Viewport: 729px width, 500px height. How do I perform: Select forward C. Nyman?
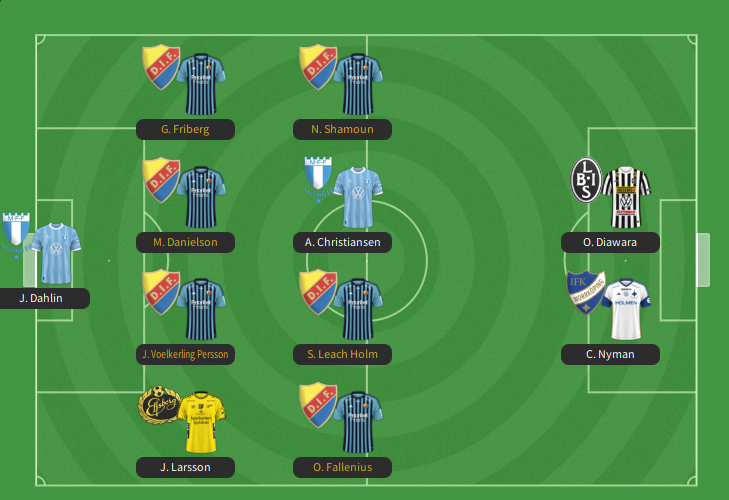coord(626,310)
